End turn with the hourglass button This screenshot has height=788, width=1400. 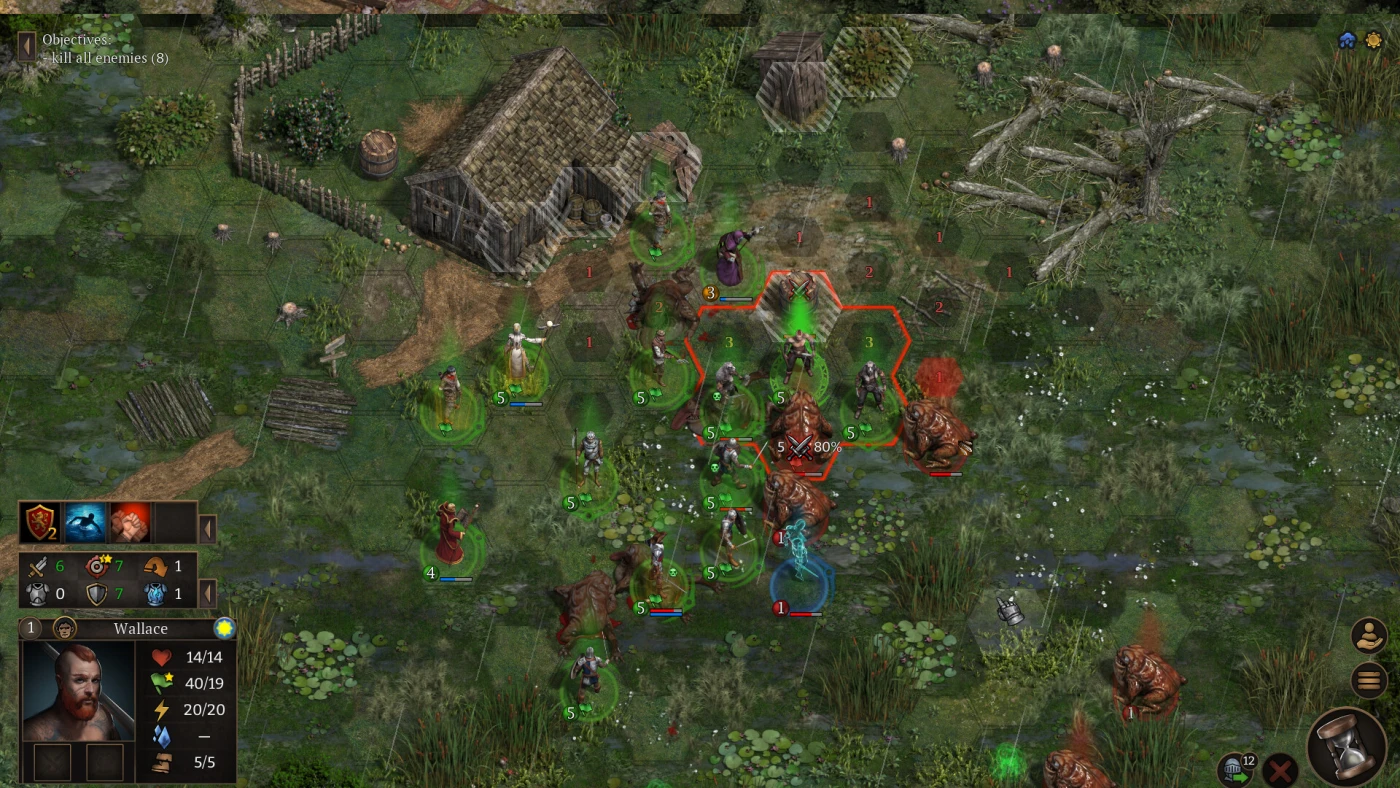point(1345,746)
